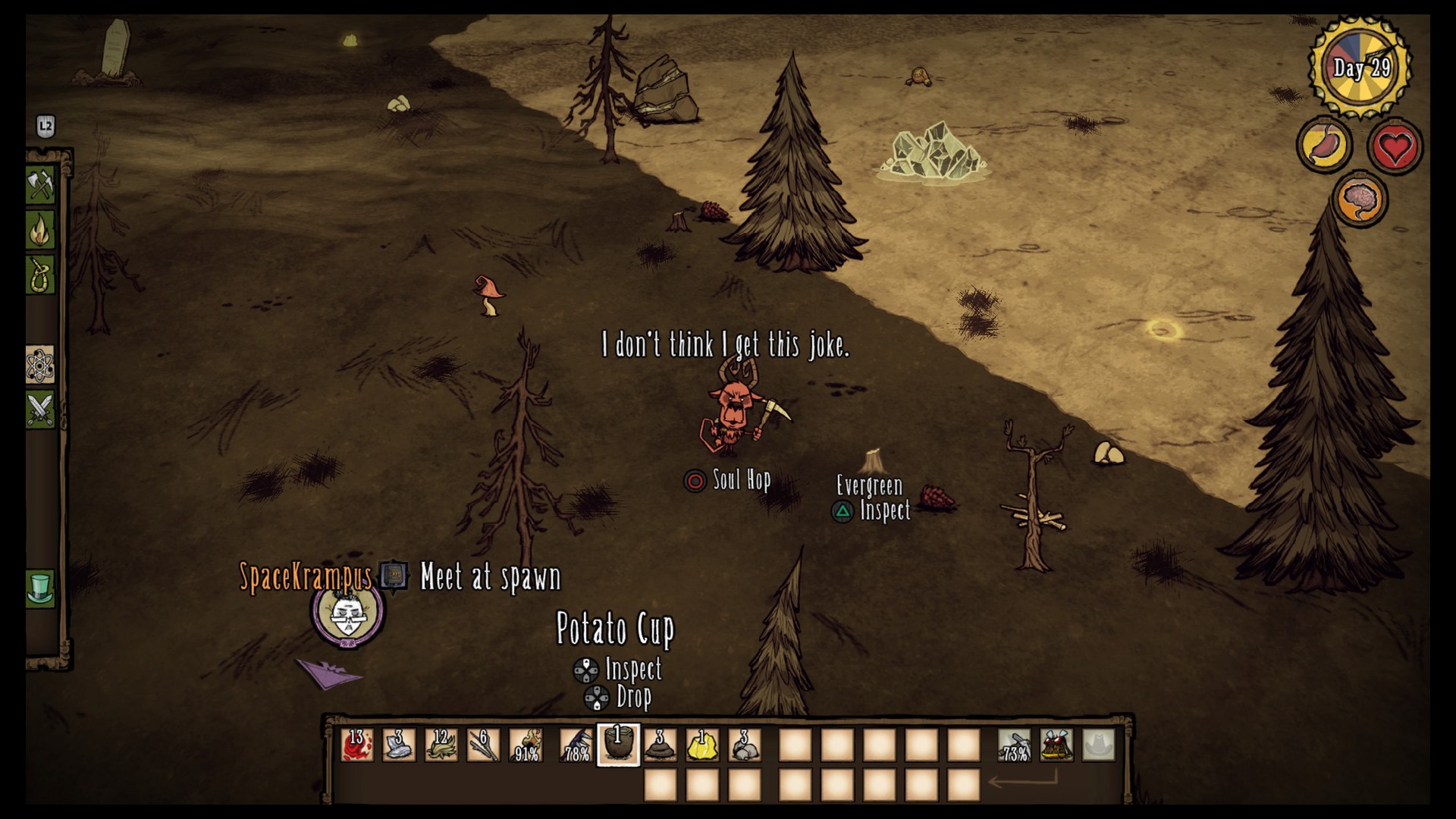Select the Potato Cup inventory slot

pos(618,745)
